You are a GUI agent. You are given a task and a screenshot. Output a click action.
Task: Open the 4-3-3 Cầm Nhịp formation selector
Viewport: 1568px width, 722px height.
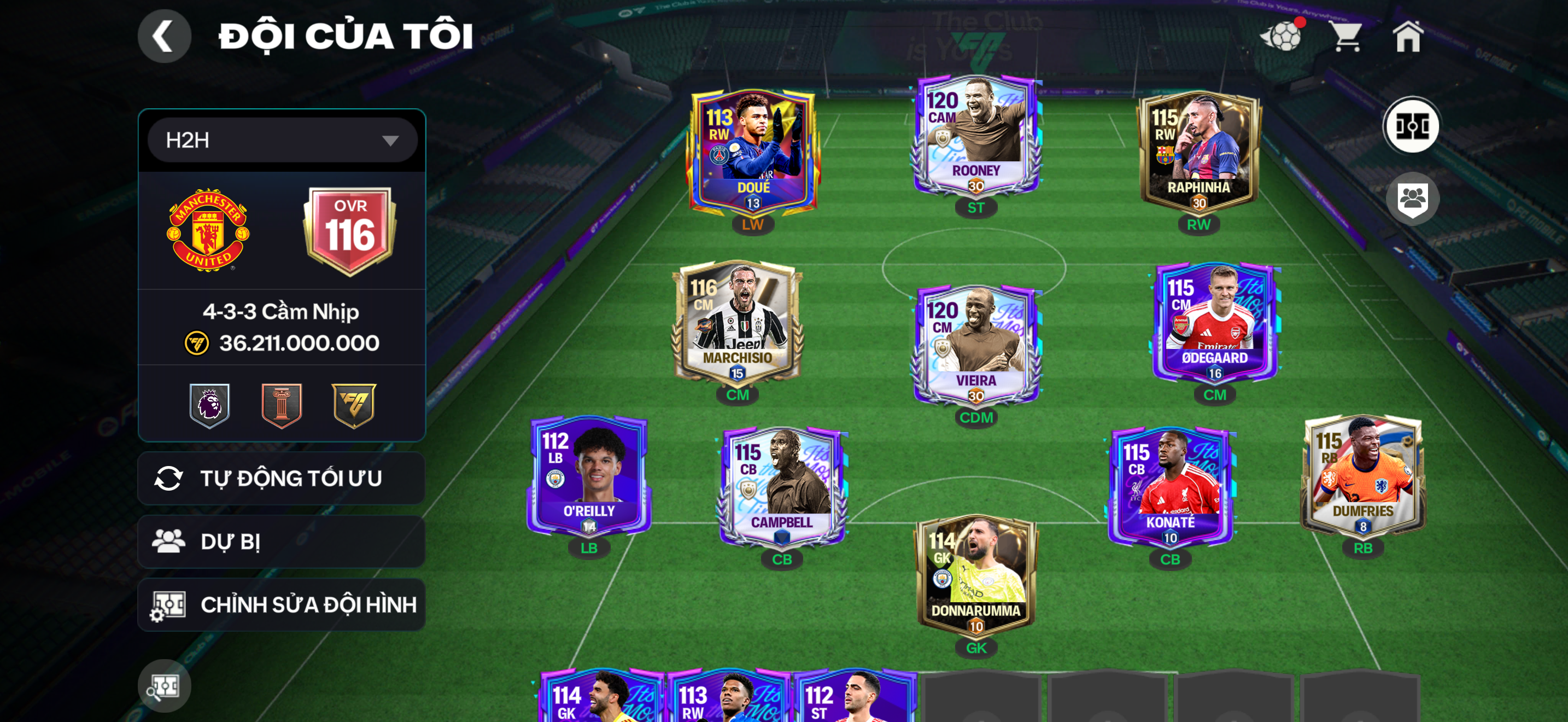[281, 312]
